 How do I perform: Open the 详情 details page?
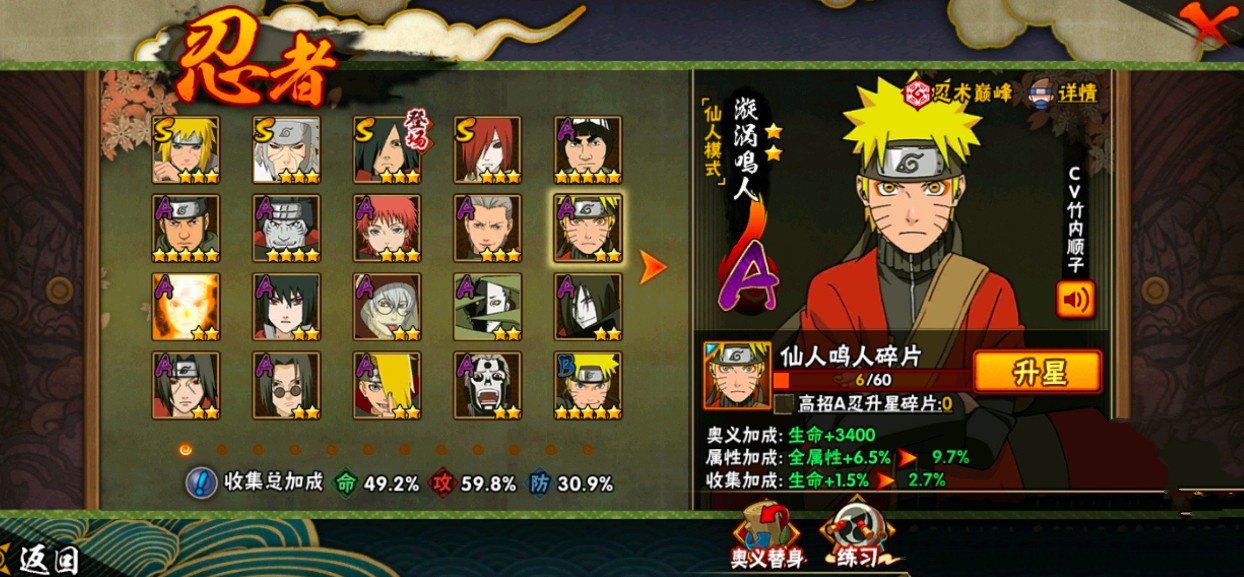pos(1065,94)
